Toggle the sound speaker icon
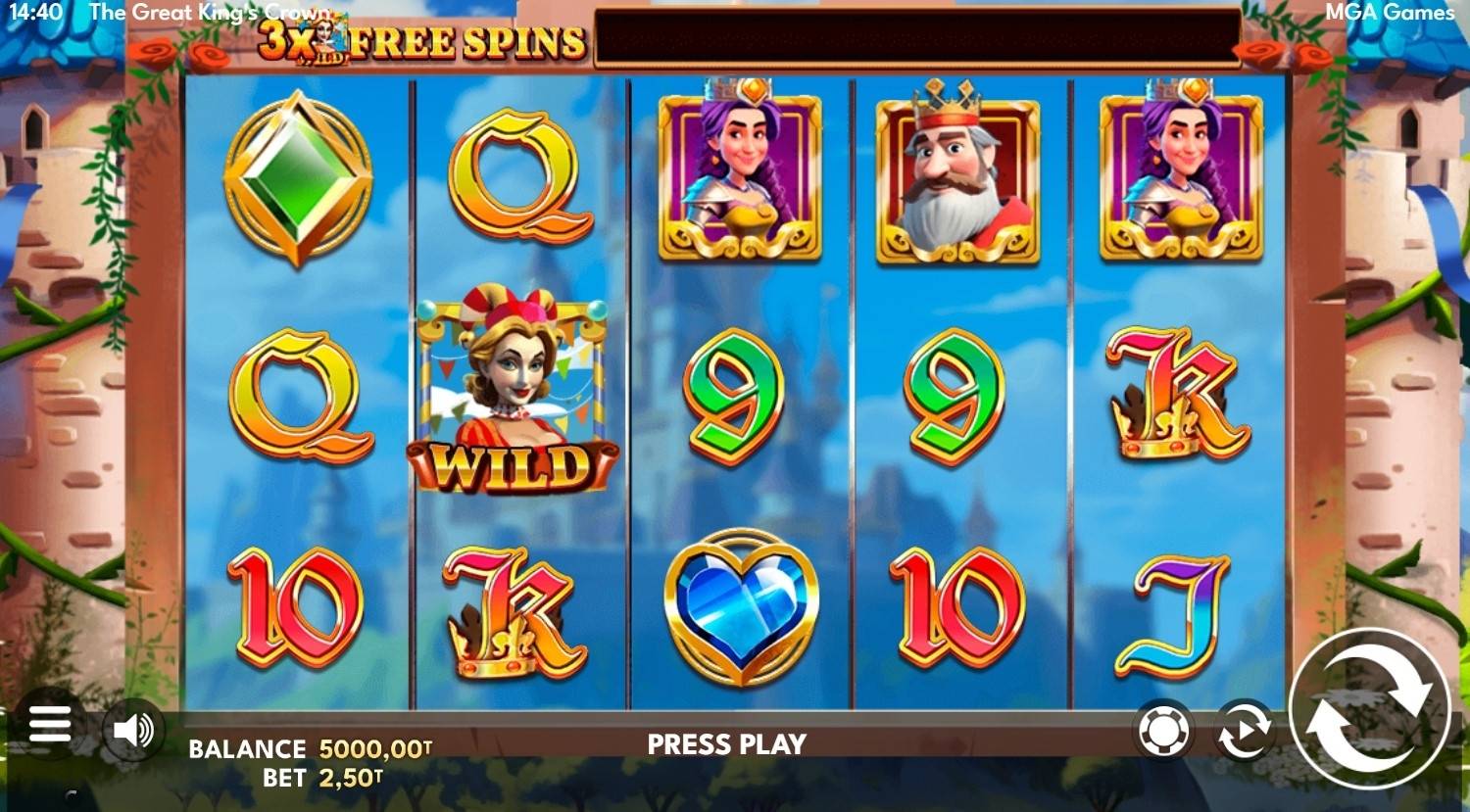 point(134,730)
